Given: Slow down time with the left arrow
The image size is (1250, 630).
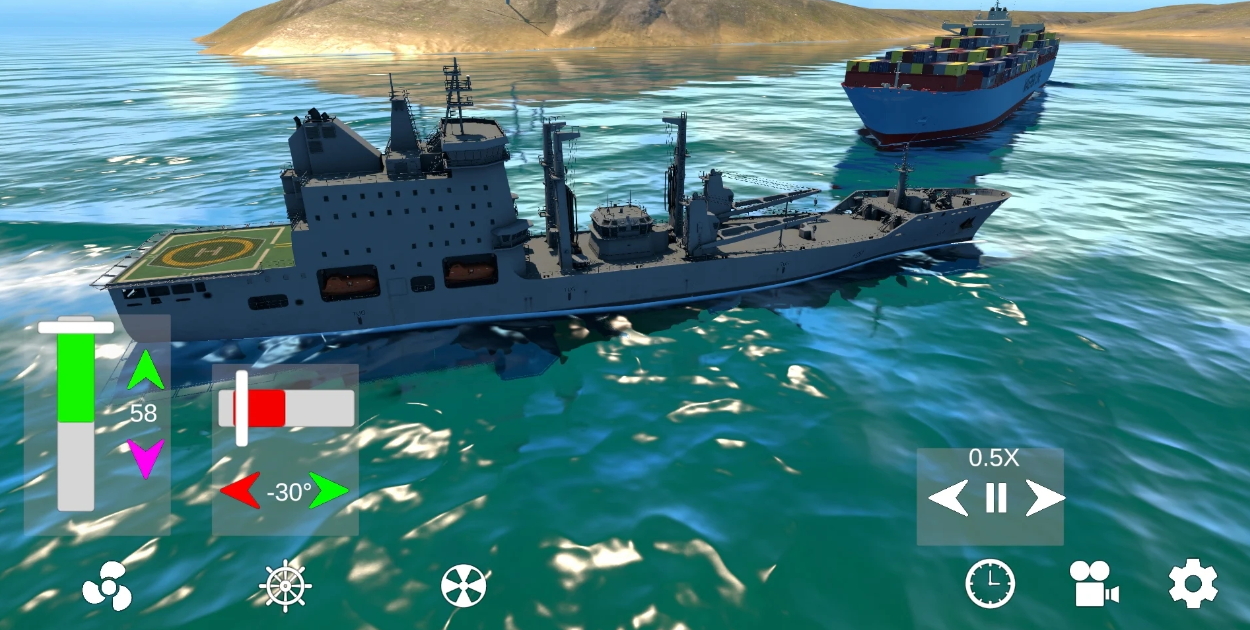Looking at the screenshot, I should [948, 498].
